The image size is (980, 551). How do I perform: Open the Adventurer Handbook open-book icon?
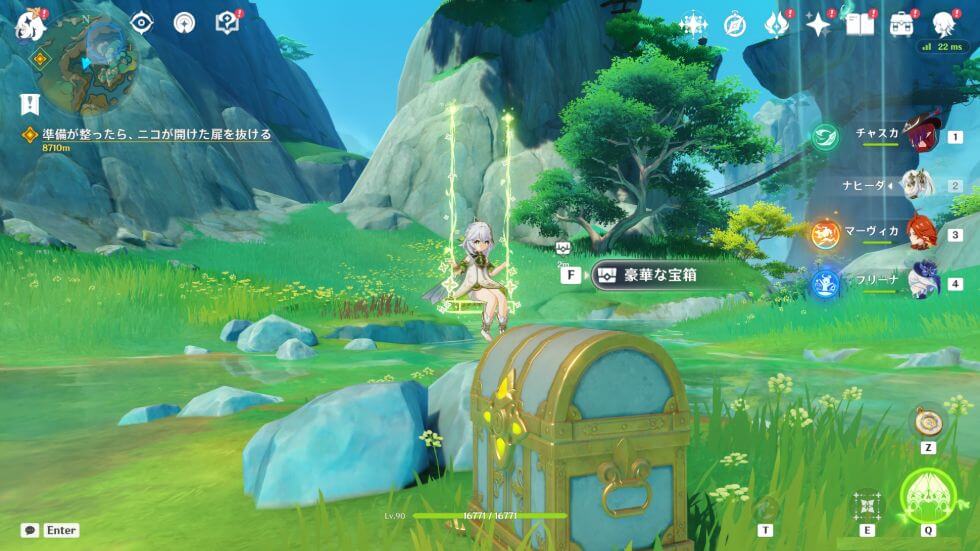pyautogui.click(x=859, y=24)
